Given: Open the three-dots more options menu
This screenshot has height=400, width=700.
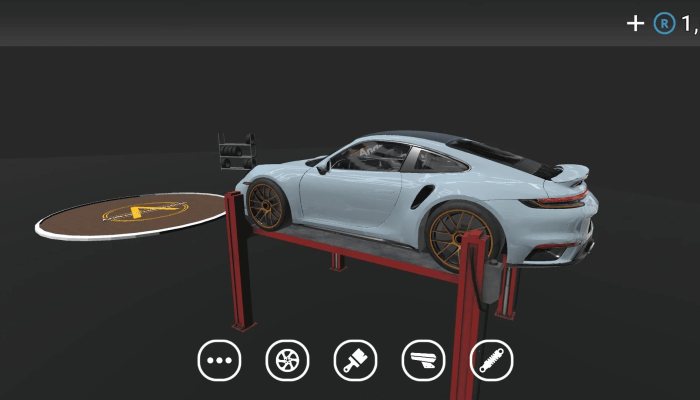Looking at the screenshot, I should 219,360.
